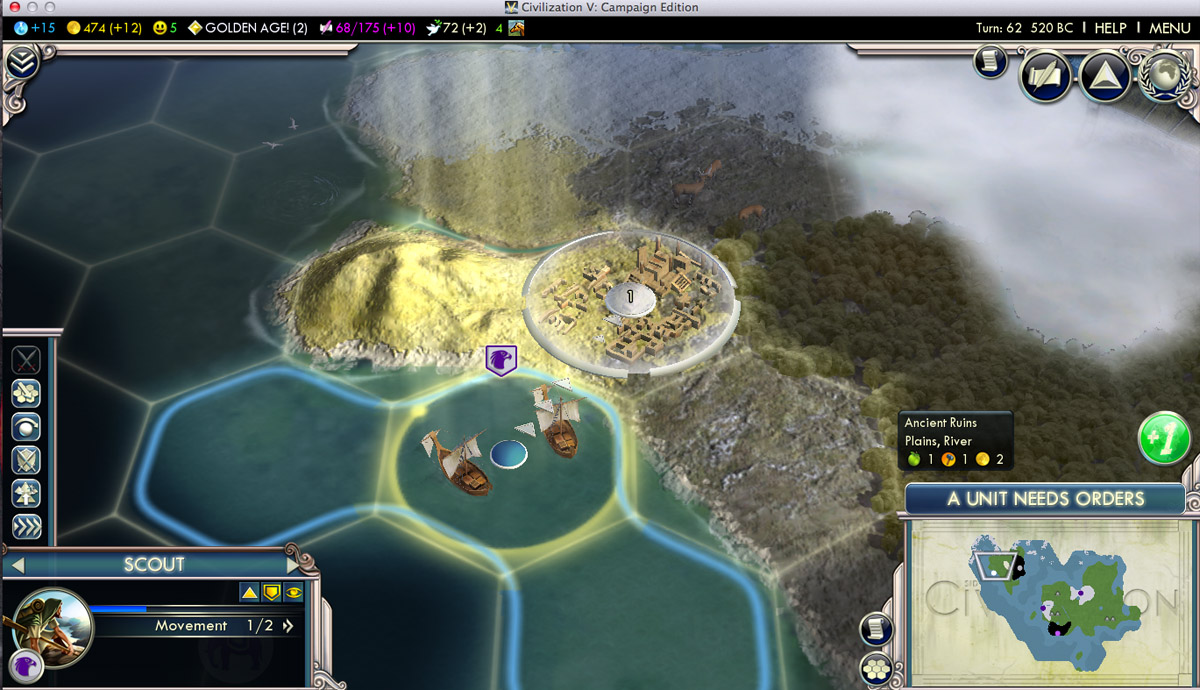Open the HELP Civilopedia link

coord(1110,28)
